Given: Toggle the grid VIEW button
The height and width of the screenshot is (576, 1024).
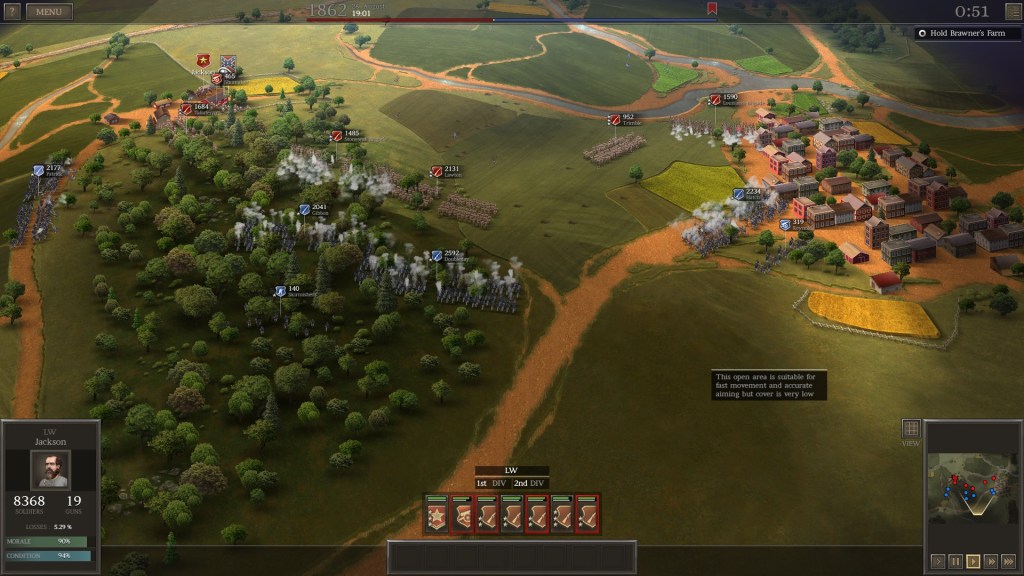Looking at the screenshot, I should pos(911,428).
